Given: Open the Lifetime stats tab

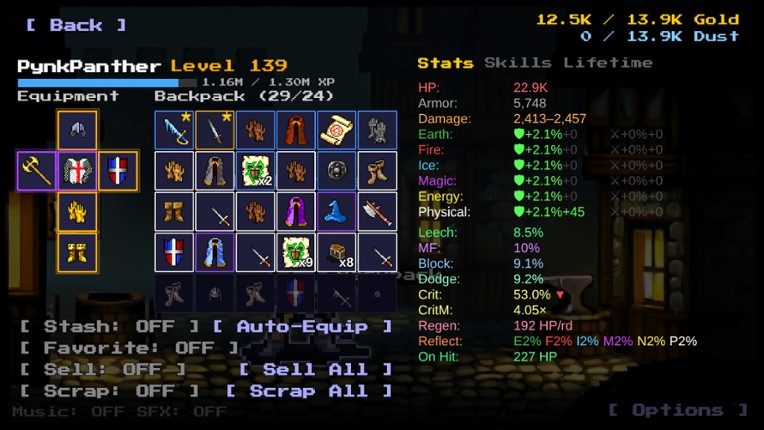Looking at the screenshot, I should point(607,63).
